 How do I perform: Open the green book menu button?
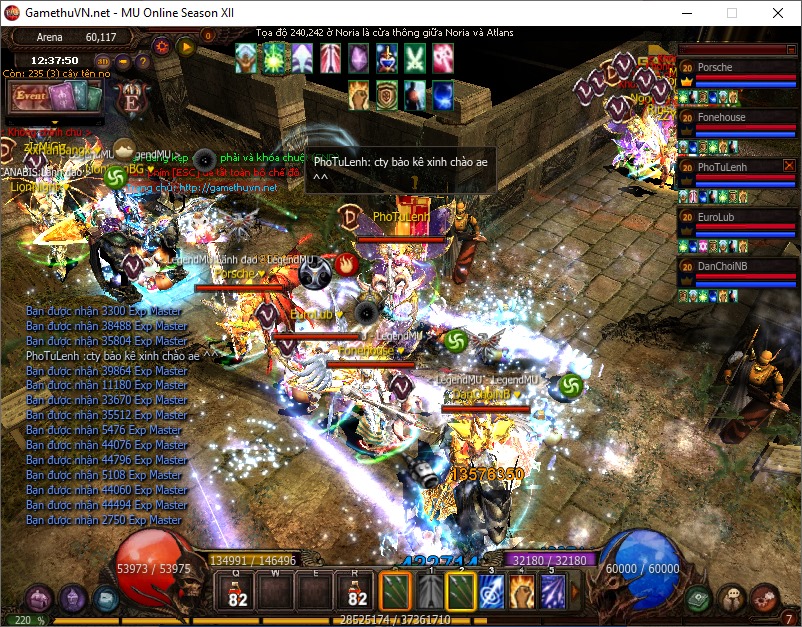[x=700, y=598]
